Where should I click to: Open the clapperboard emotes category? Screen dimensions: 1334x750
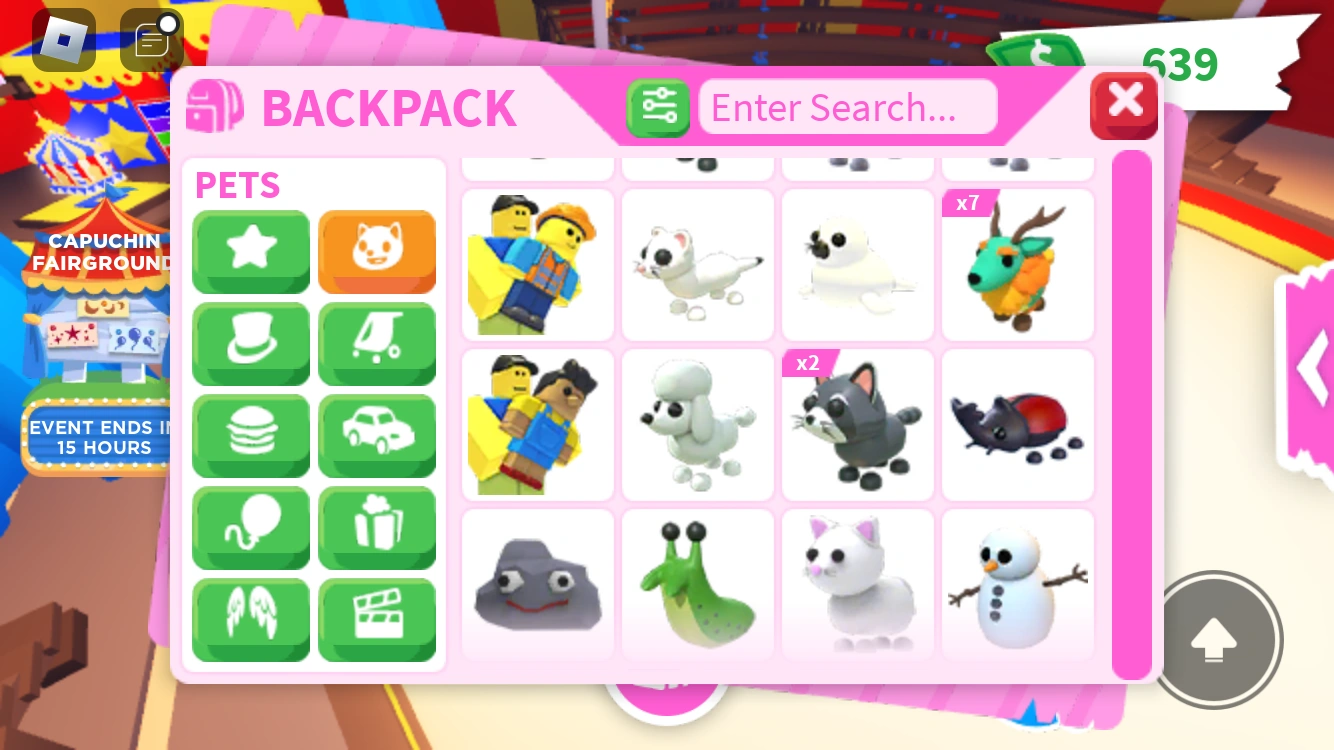[x=376, y=620]
